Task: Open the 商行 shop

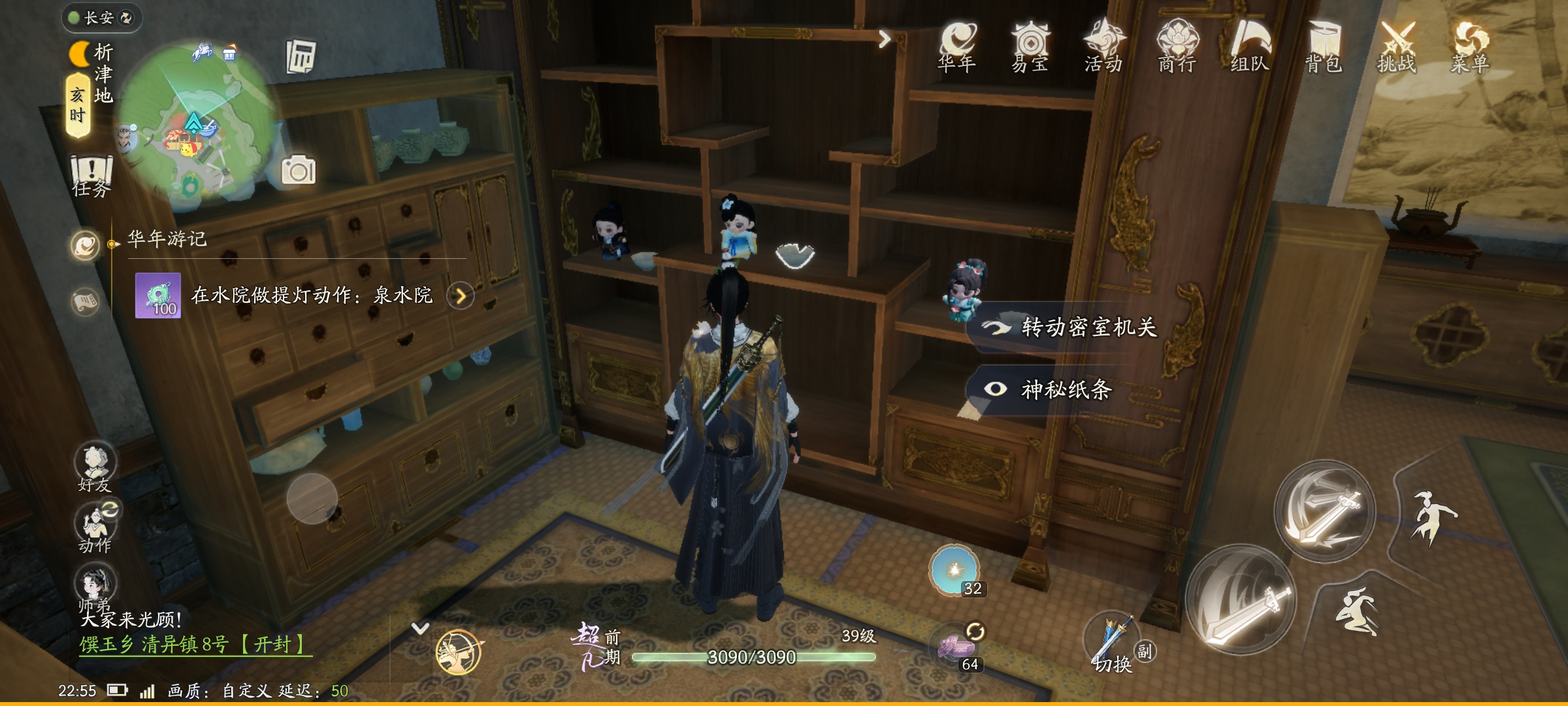Action: [1177, 46]
